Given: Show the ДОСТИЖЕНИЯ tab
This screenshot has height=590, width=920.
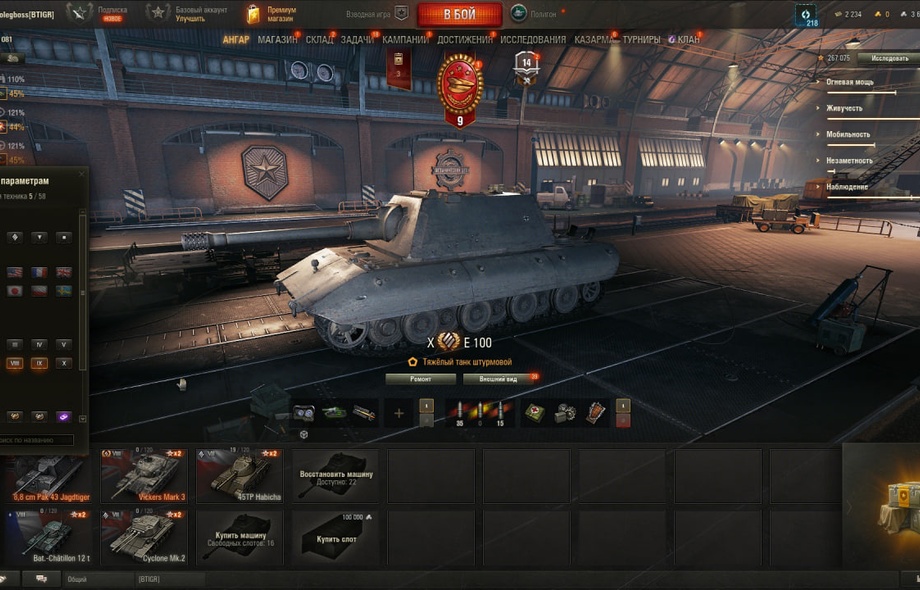Looking at the screenshot, I should (464, 40).
